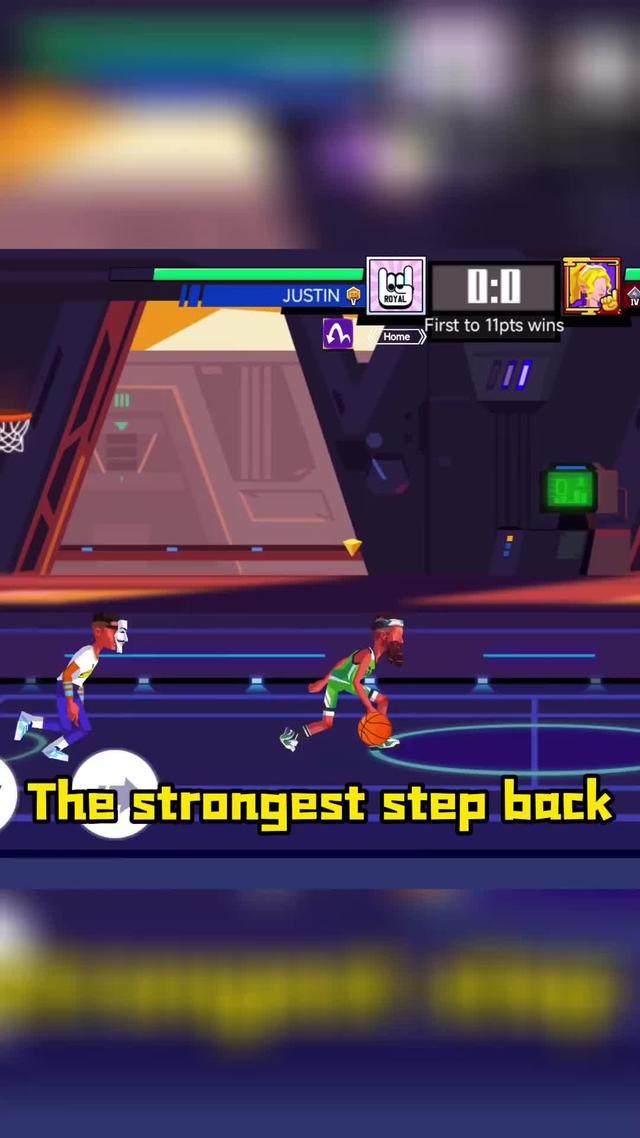Select Justin's ROYAL hand avatar
Image resolution: width=640 pixels, height=1138 pixels.
tap(396, 286)
